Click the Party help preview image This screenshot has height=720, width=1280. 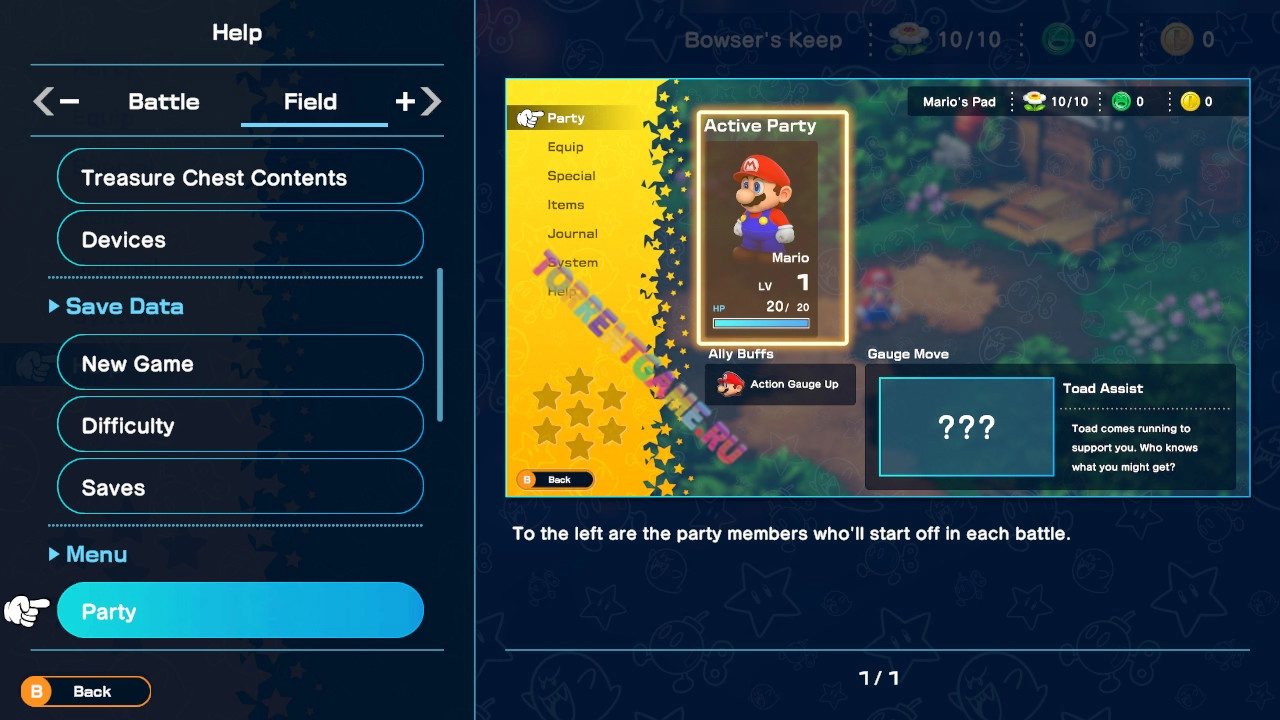[x=877, y=288]
